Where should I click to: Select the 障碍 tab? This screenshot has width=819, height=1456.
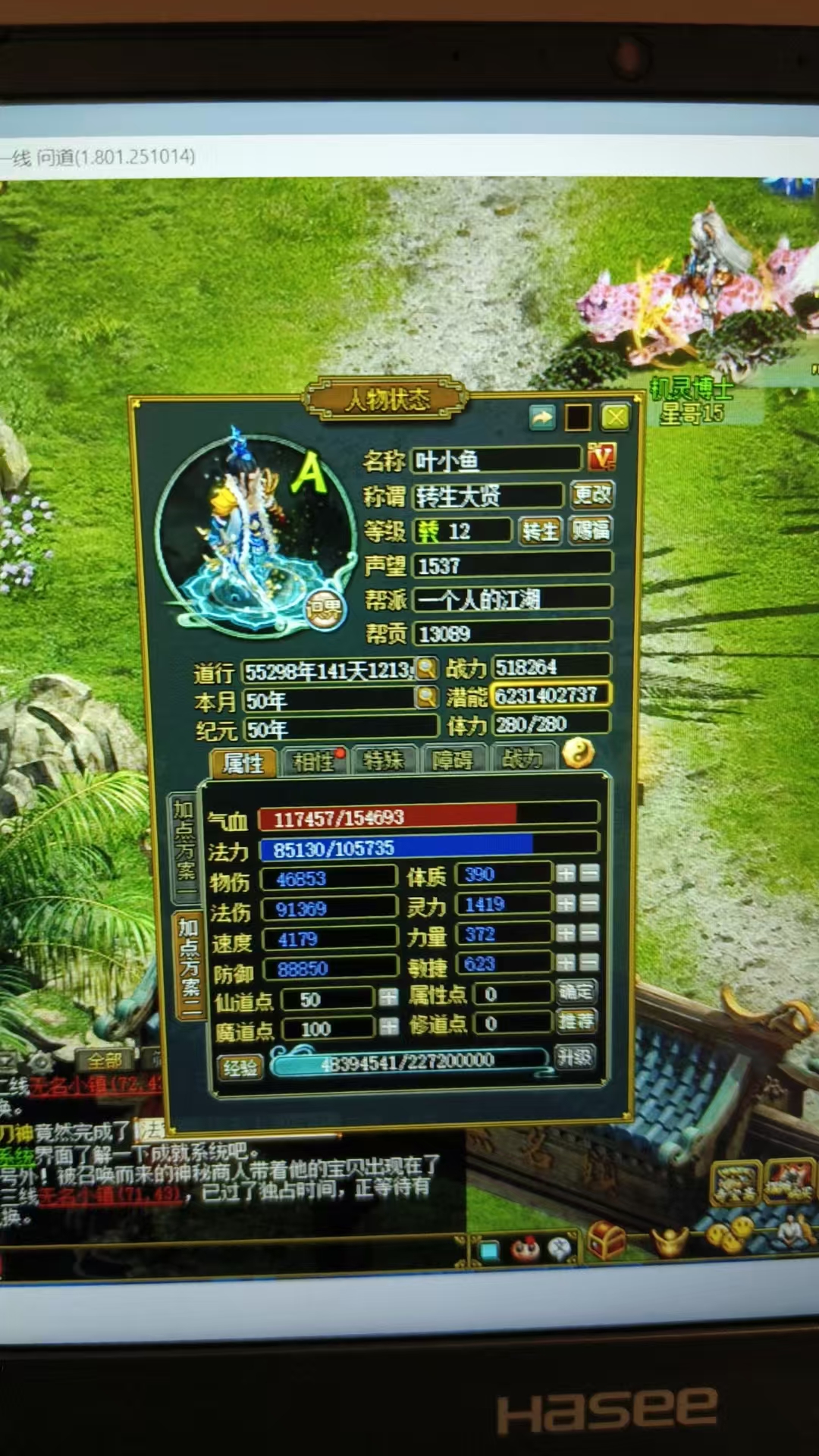click(452, 760)
